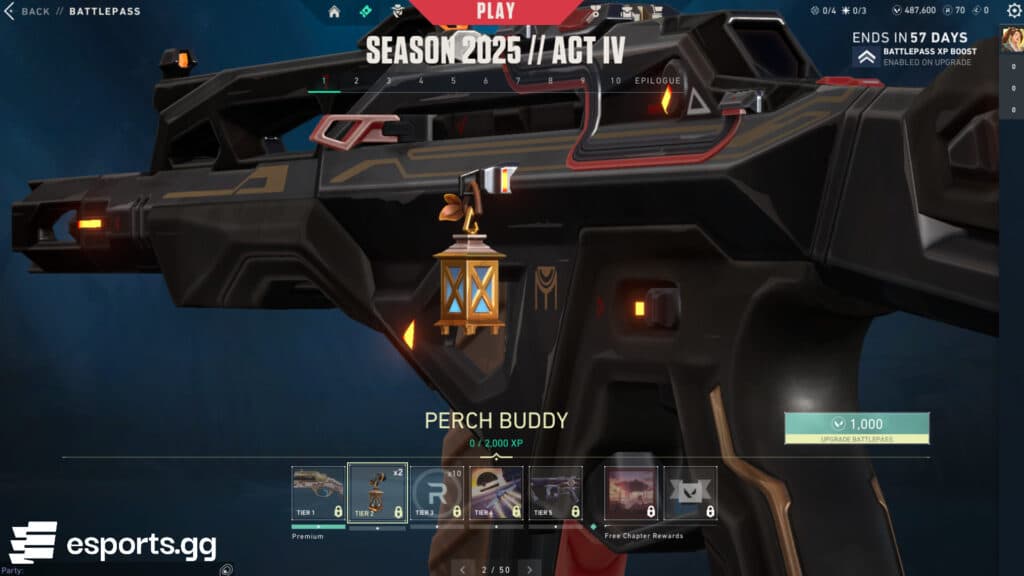Select the Tier 2 Perch Buddy reward

click(x=377, y=493)
